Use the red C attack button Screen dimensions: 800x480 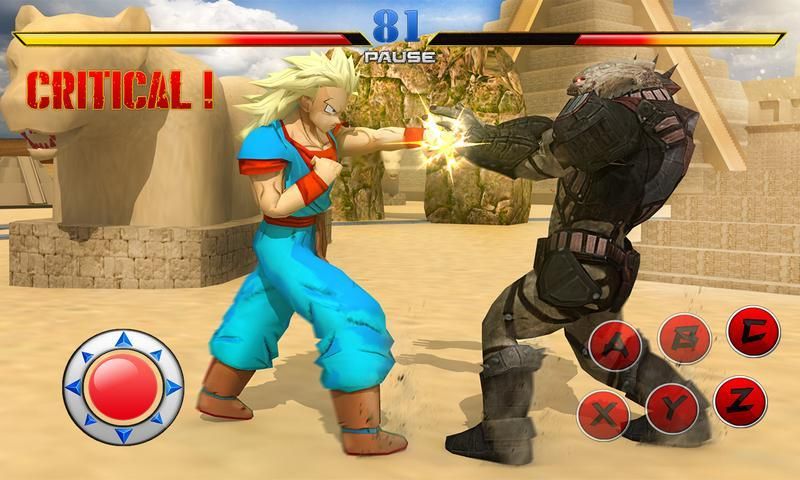753,331
